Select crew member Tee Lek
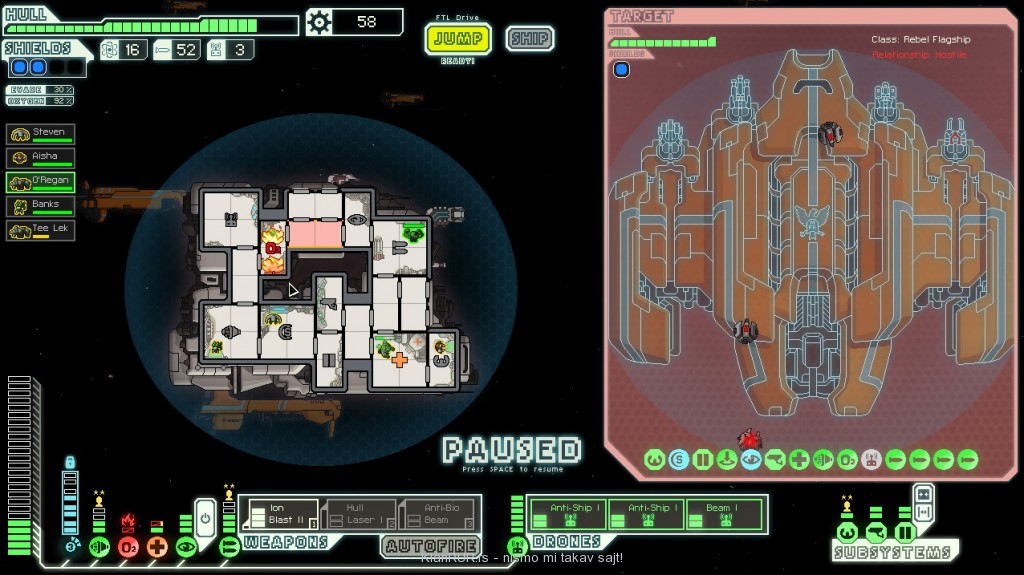This screenshot has height=575, width=1024. tap(41, 229)
